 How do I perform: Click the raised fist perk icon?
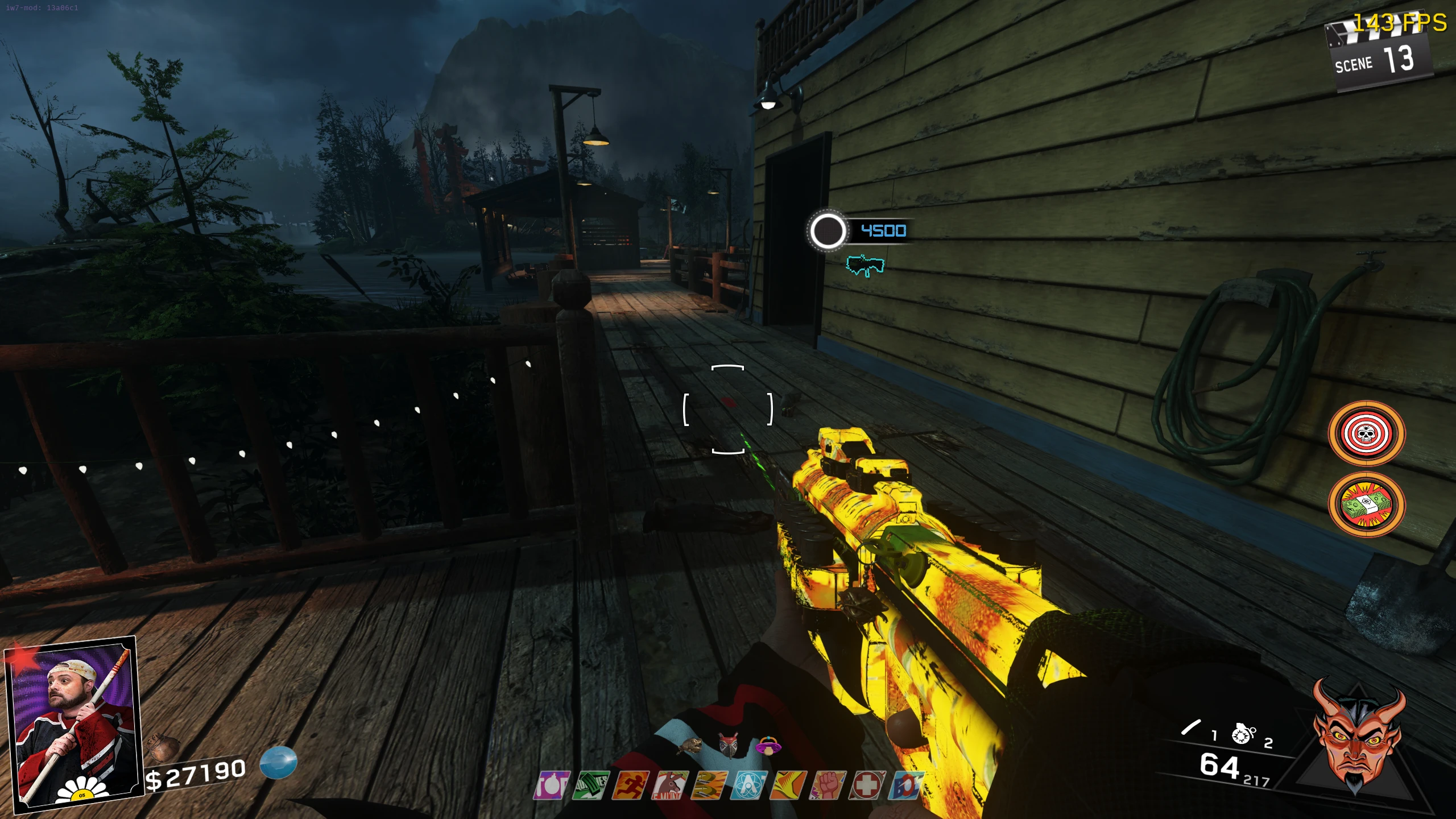(828, 786)
